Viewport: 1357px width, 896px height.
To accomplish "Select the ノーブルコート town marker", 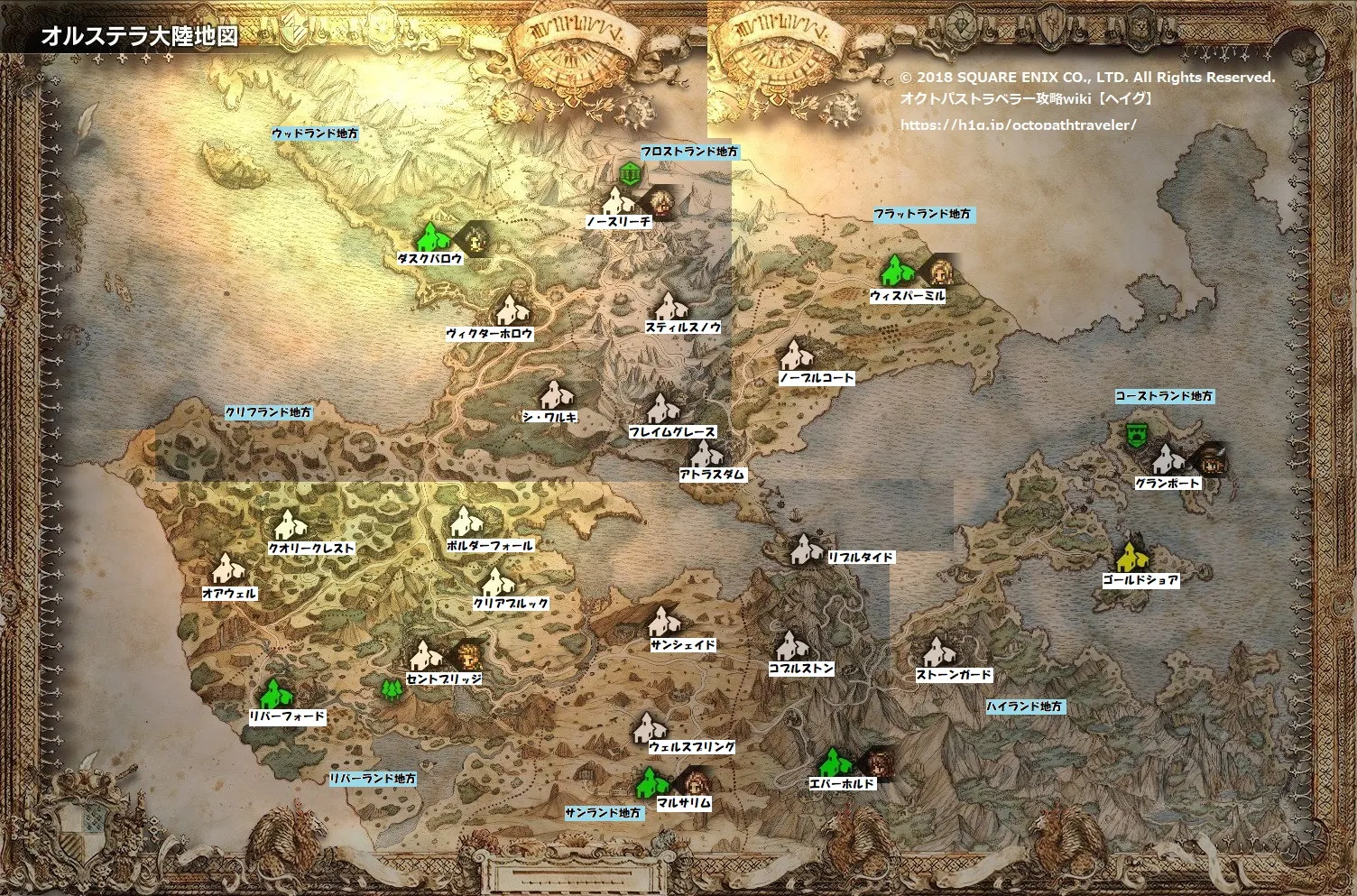I will pyautogui.click(x=796, y=356).
